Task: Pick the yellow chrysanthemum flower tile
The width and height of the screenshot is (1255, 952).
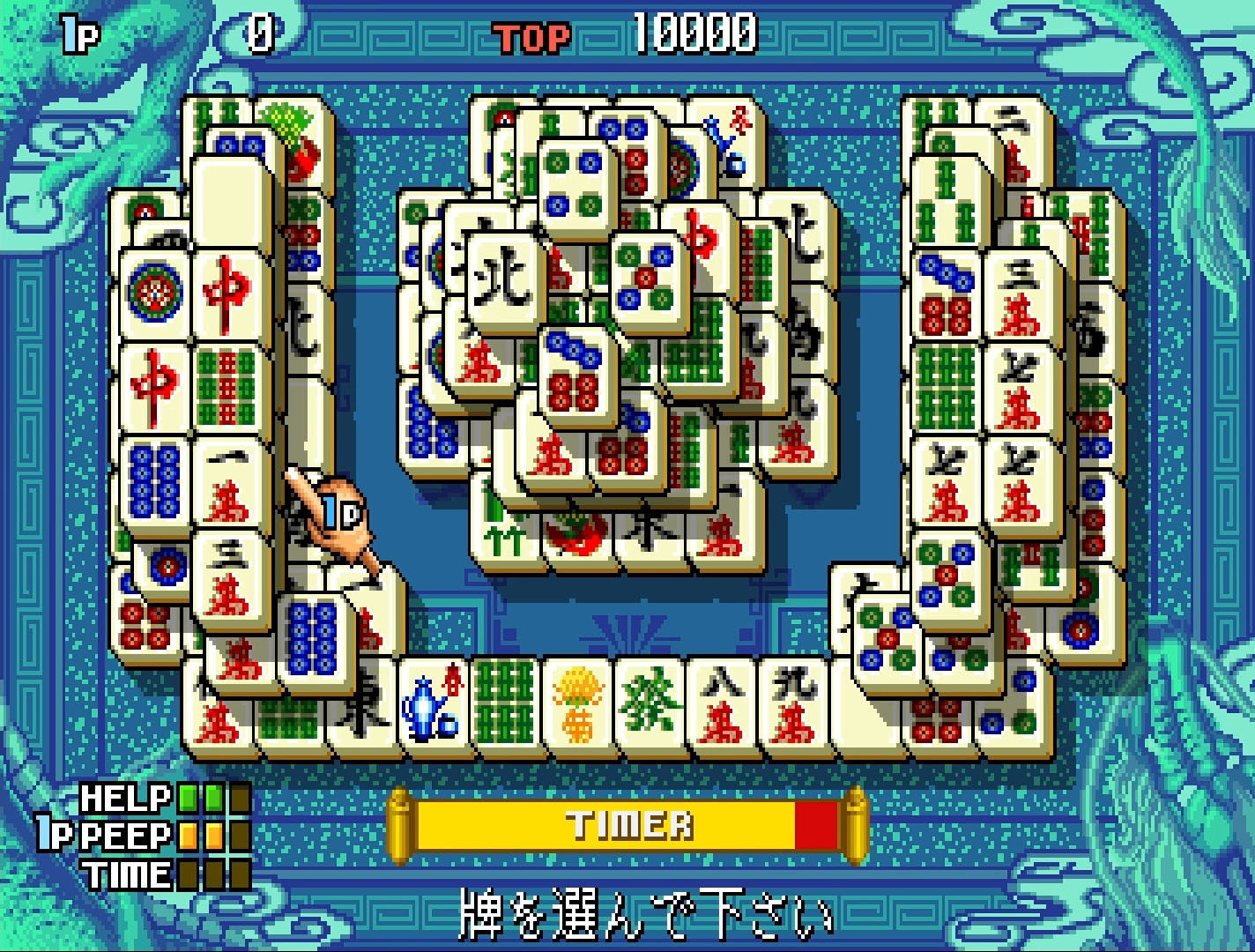Action: tap(578, 707)
